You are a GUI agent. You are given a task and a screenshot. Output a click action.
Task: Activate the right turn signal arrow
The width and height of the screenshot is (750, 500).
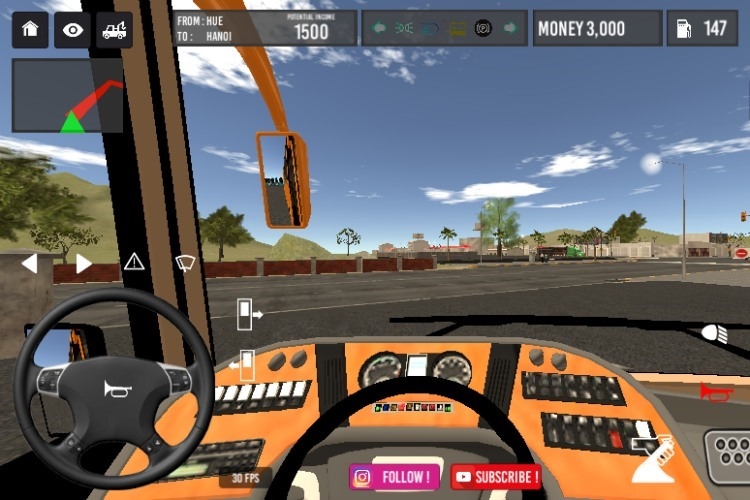(x=84, y=264)
